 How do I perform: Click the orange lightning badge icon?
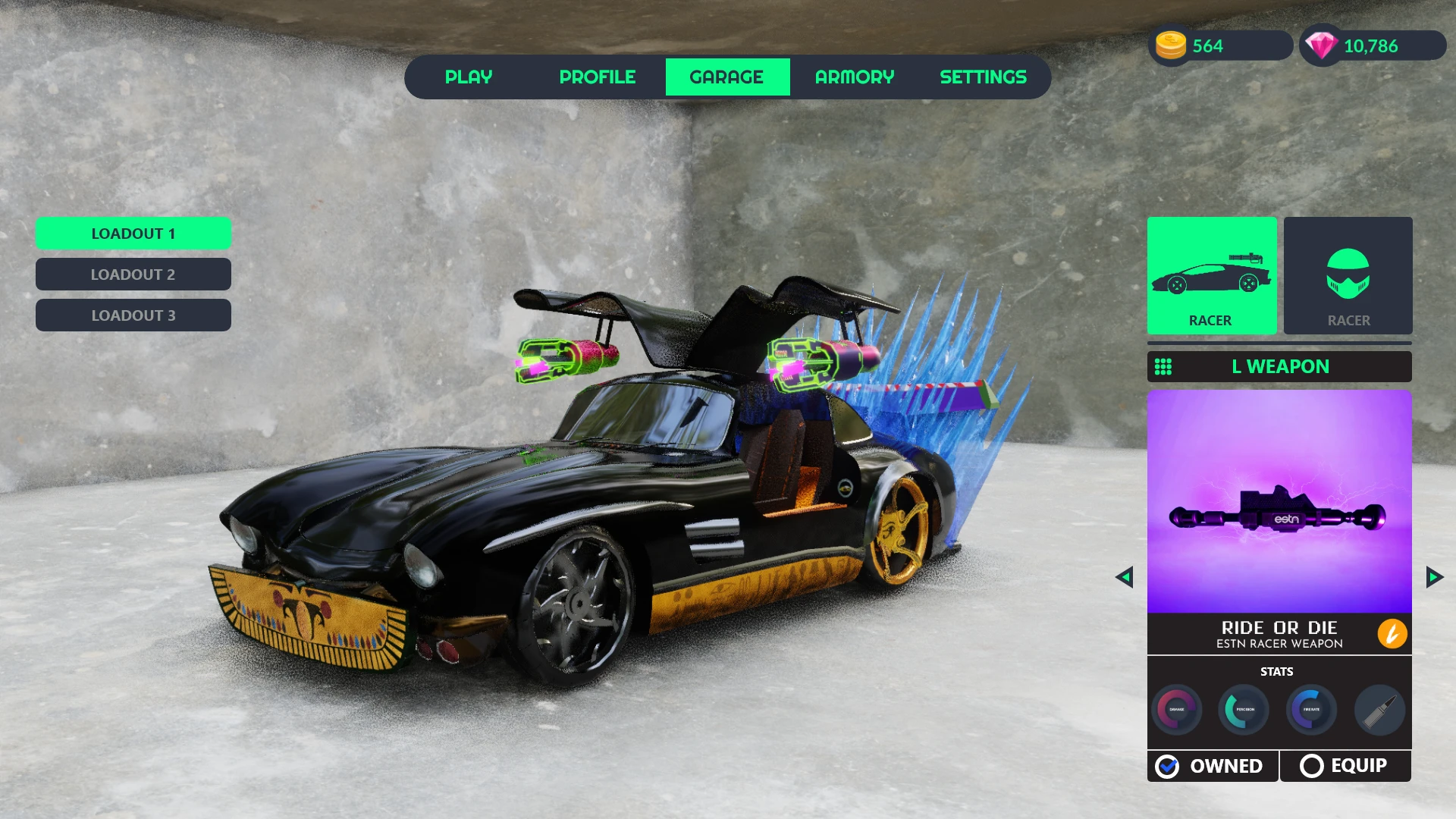(1392, 634)
